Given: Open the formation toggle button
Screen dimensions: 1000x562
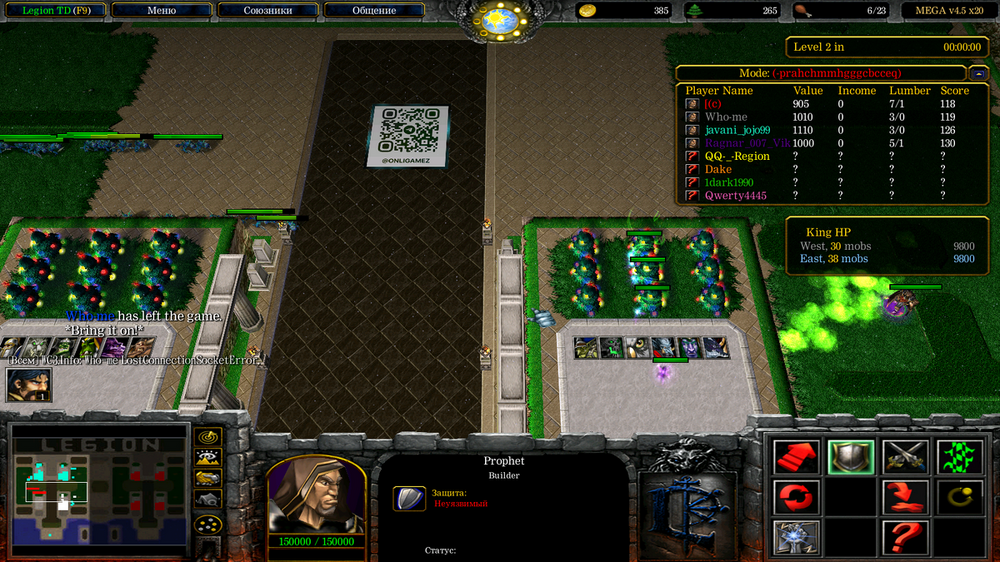Looking at the screenshot, I should pos(208,524).
